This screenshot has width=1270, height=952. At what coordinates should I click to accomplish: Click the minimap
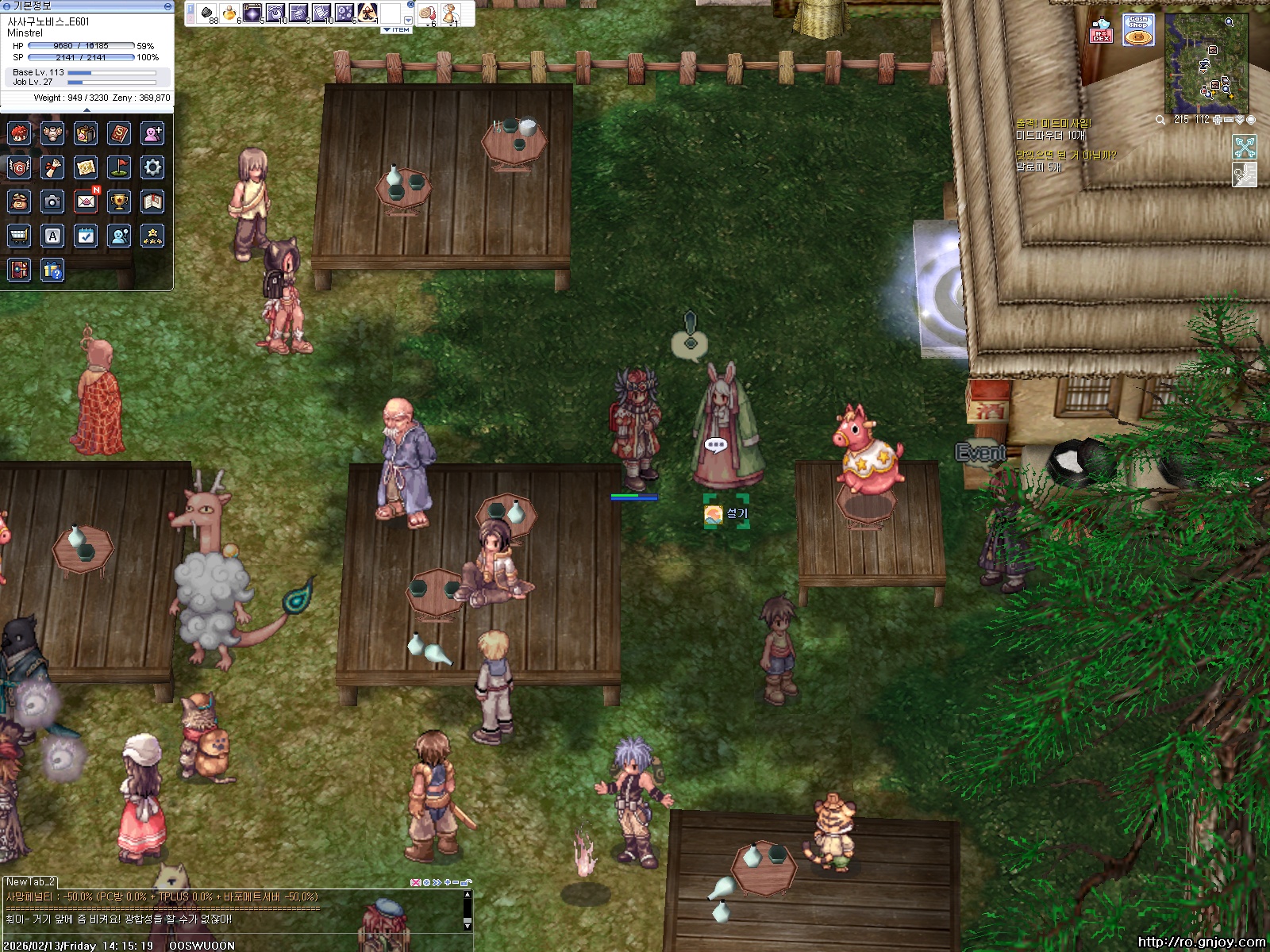pos(1206,65)
